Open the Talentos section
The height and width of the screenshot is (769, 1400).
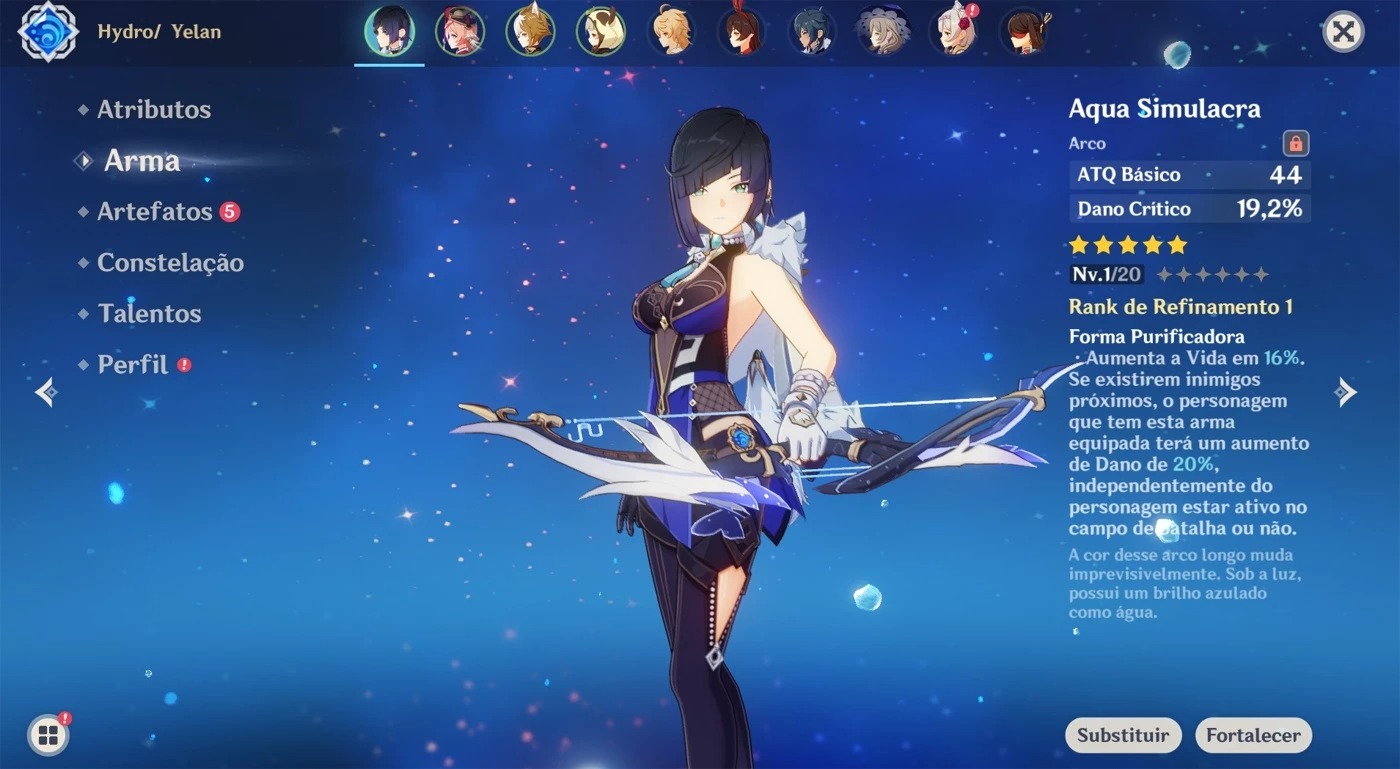(149, 314)
